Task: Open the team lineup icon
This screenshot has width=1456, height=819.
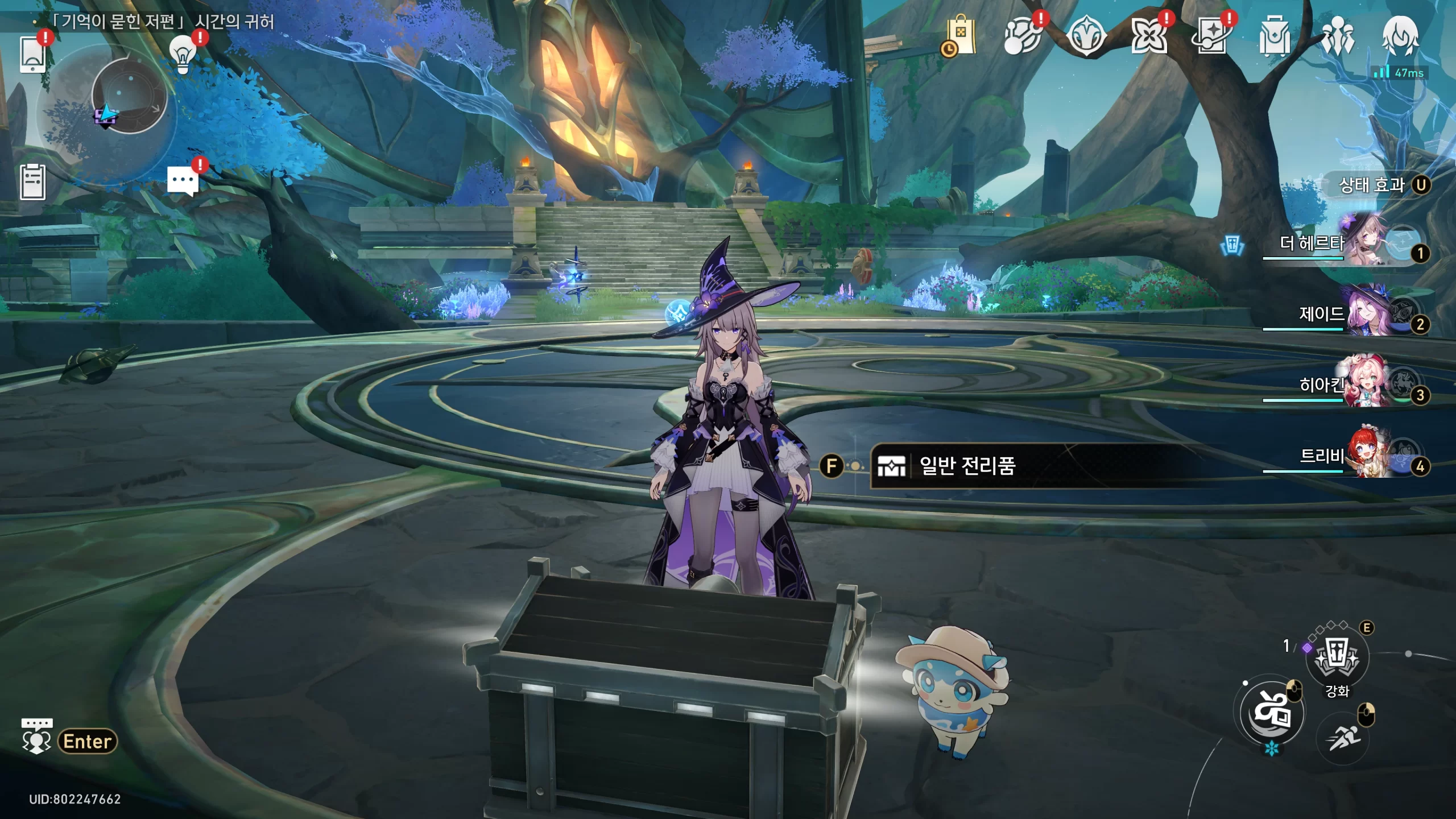Action: point(1337,36)
